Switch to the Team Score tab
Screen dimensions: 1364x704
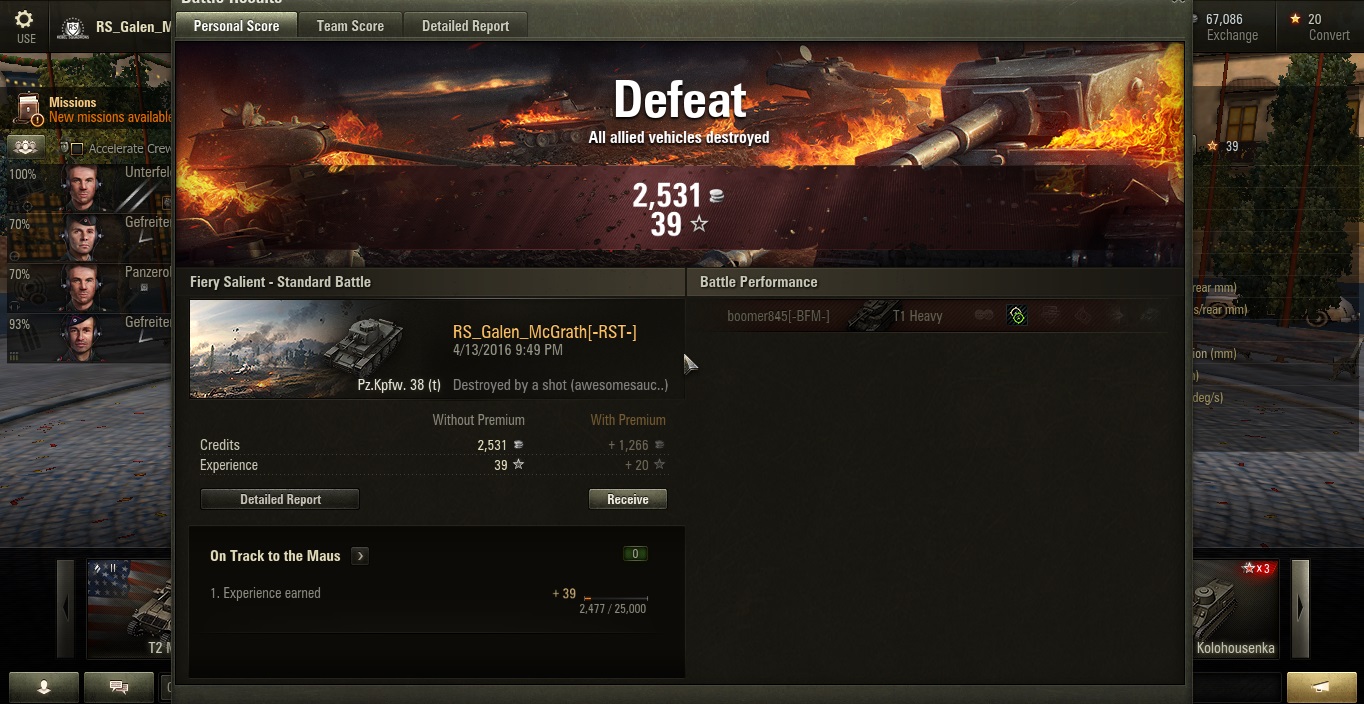[350, 26]
